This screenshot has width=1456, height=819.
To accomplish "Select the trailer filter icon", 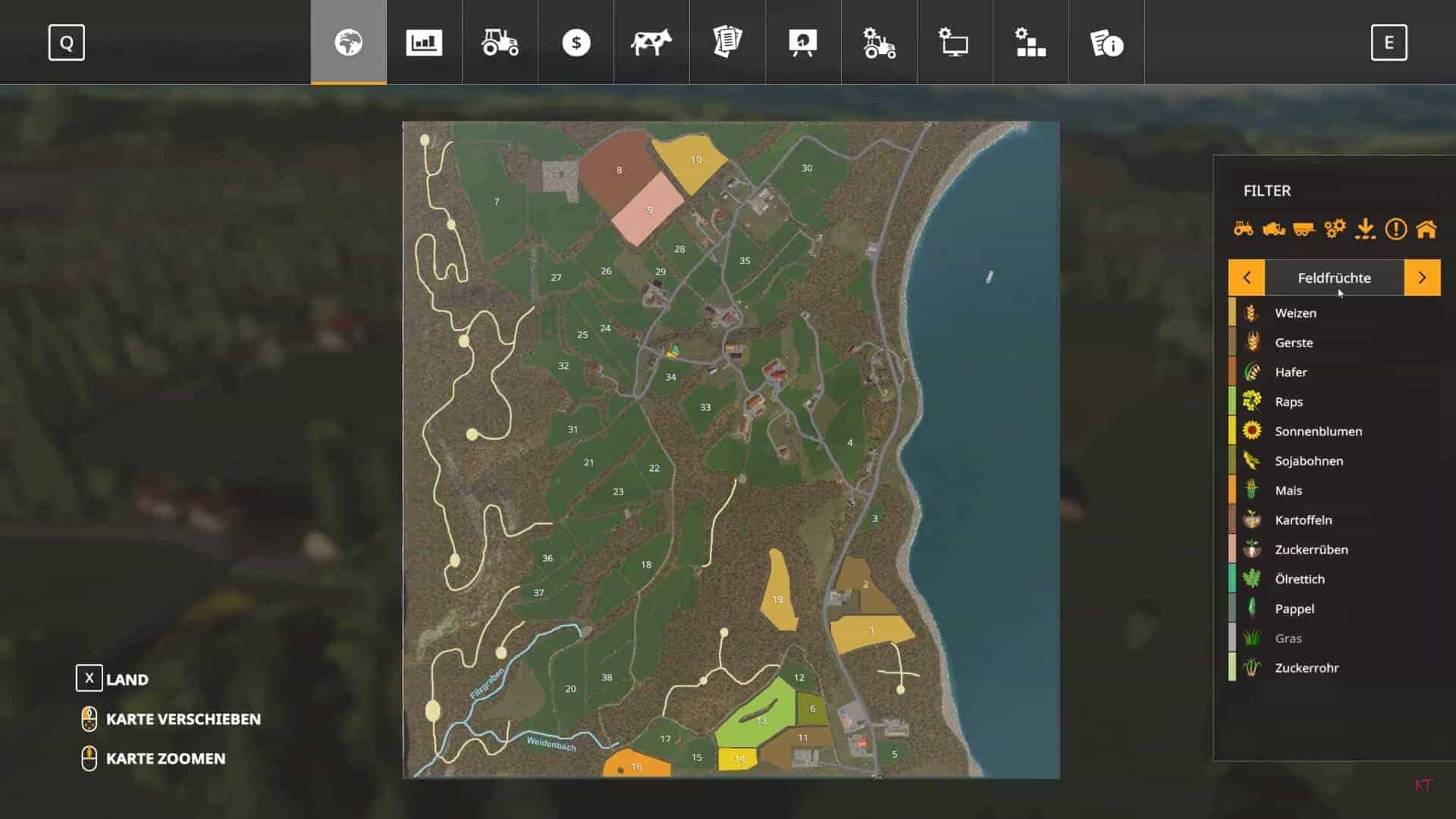I will tap(1304, 227).
